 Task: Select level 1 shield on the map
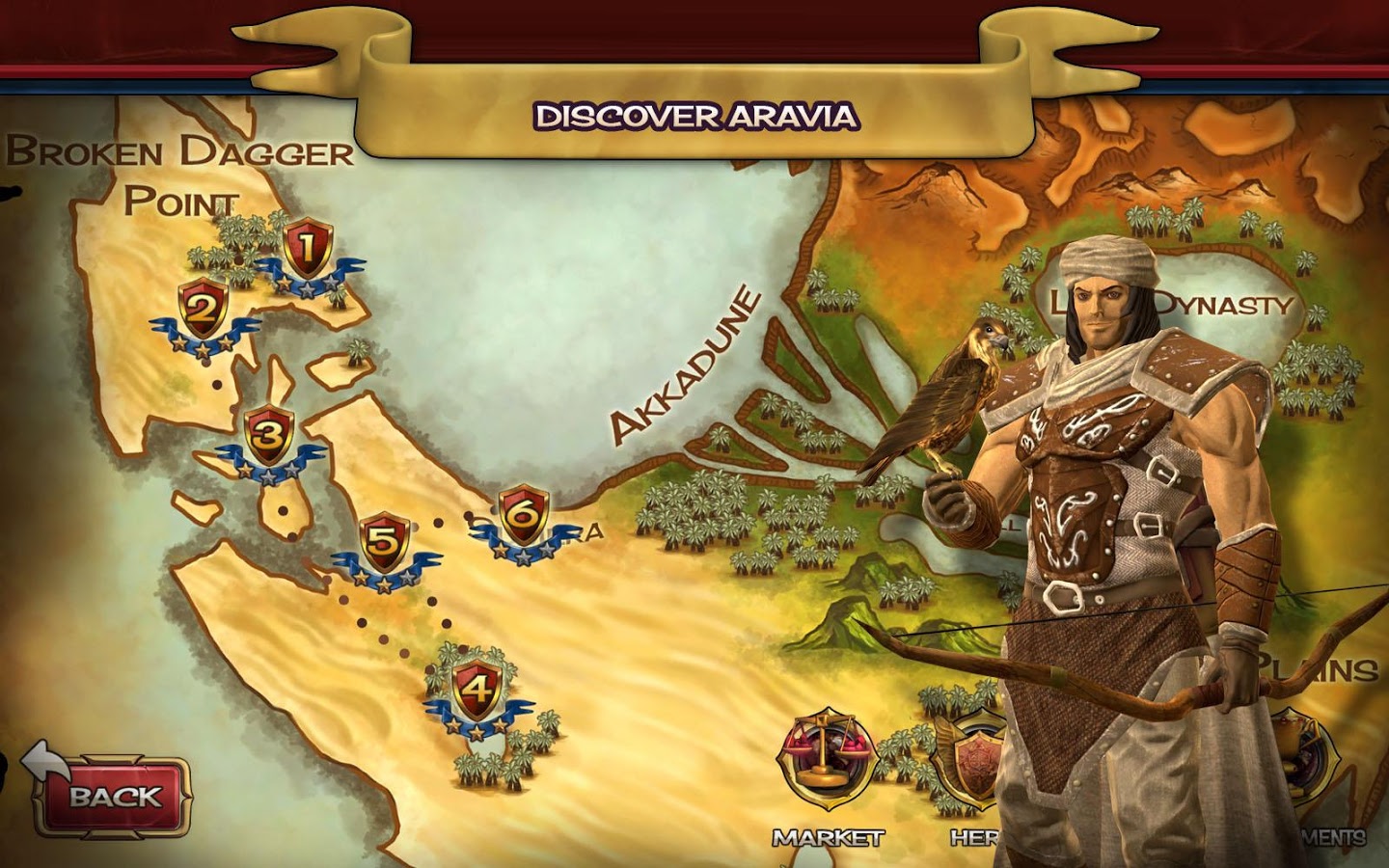point(307,250)
